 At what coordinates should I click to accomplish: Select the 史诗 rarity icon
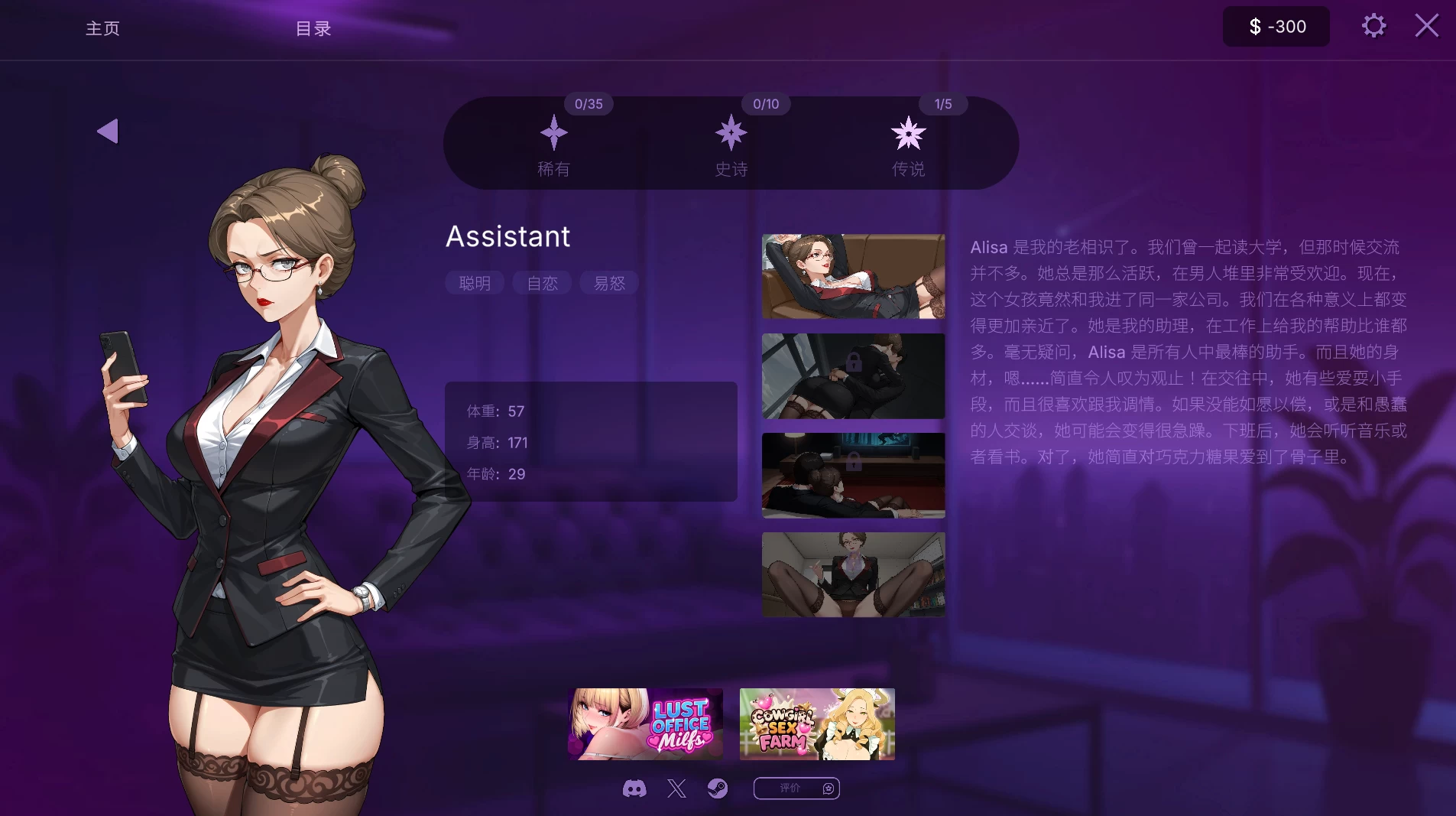pos(730,135)
